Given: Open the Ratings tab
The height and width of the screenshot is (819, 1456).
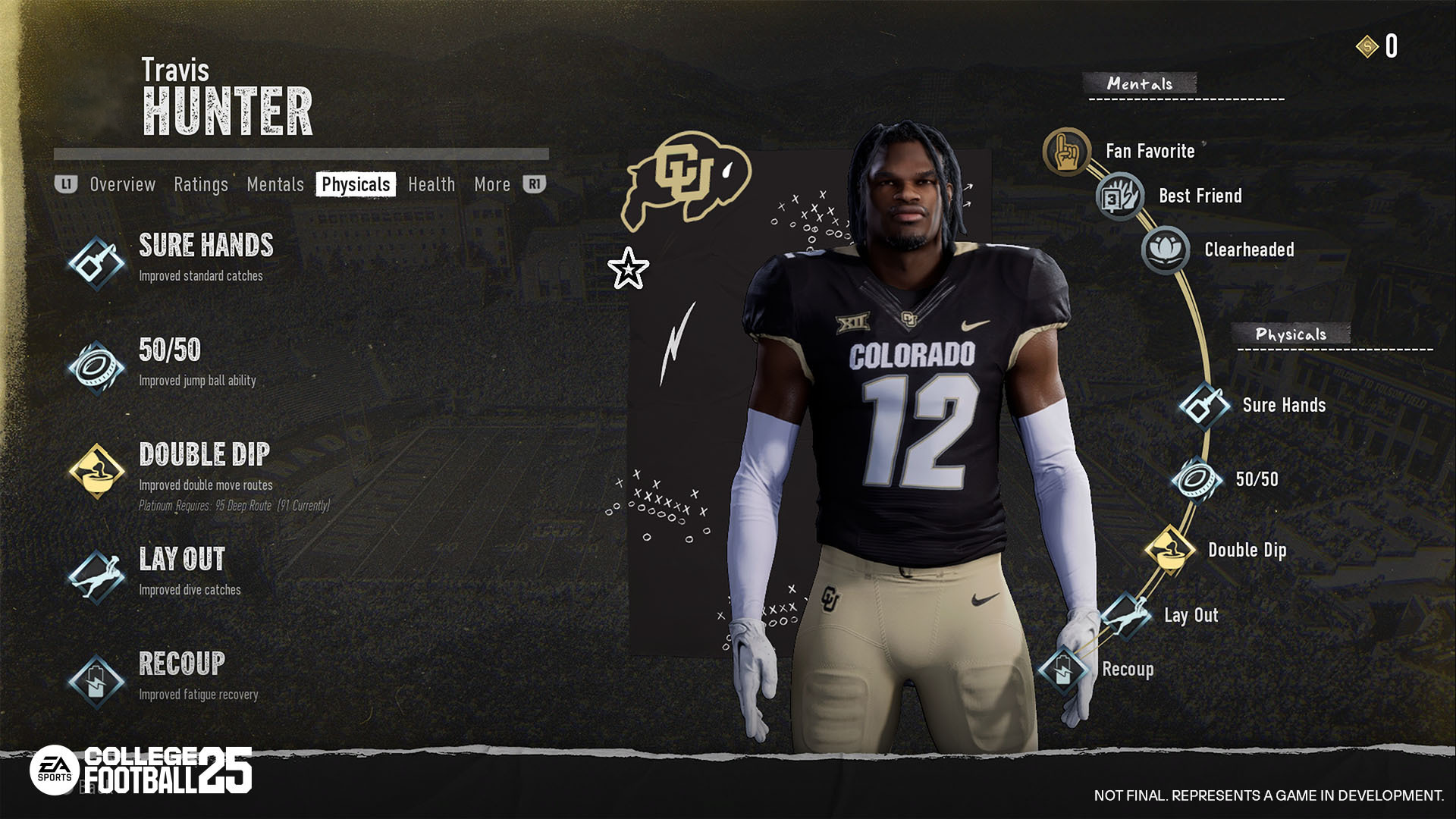Looking at the screenshot, I should 201,184.
